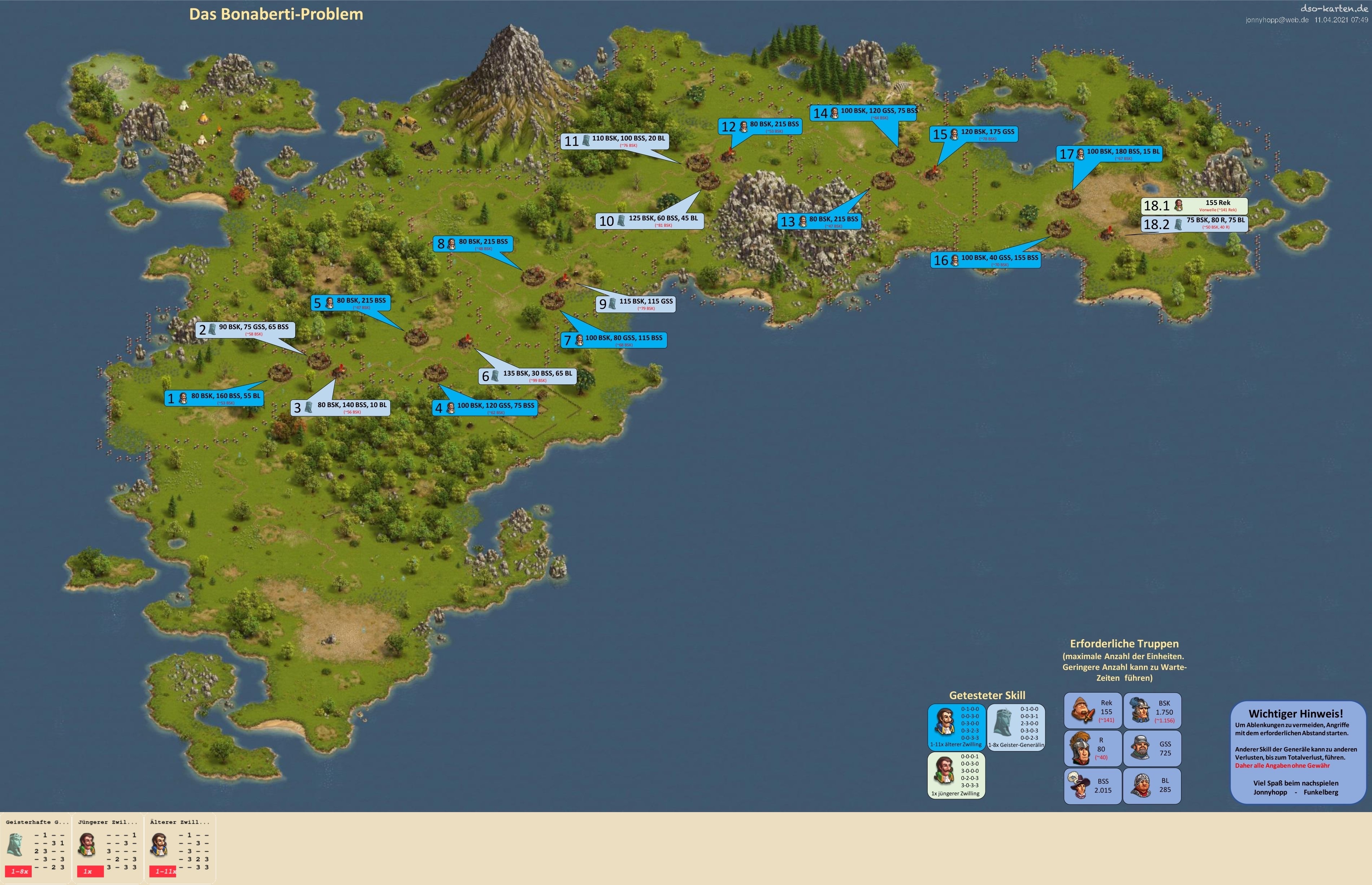Choose the BSS 2.015 troop tile
This screenshot has height=885, width=1372.
coord(1092,786)
